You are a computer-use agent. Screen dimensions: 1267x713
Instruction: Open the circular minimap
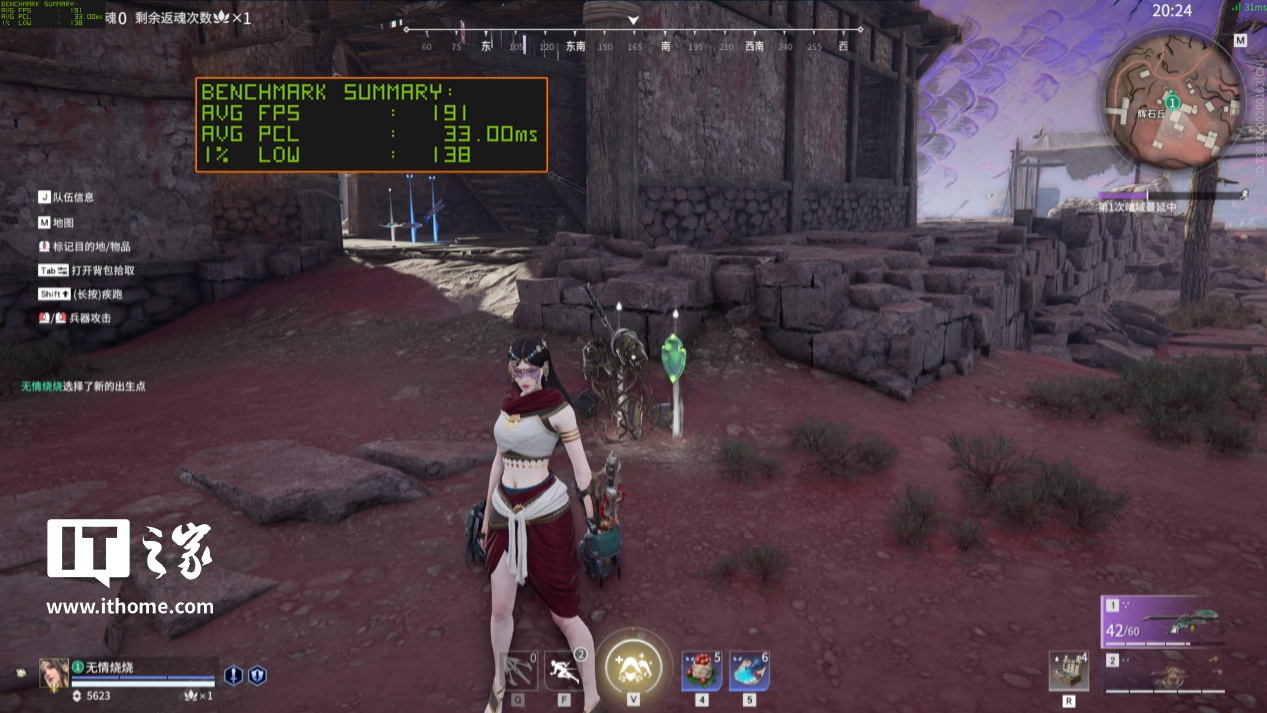tap(1174, 102)
